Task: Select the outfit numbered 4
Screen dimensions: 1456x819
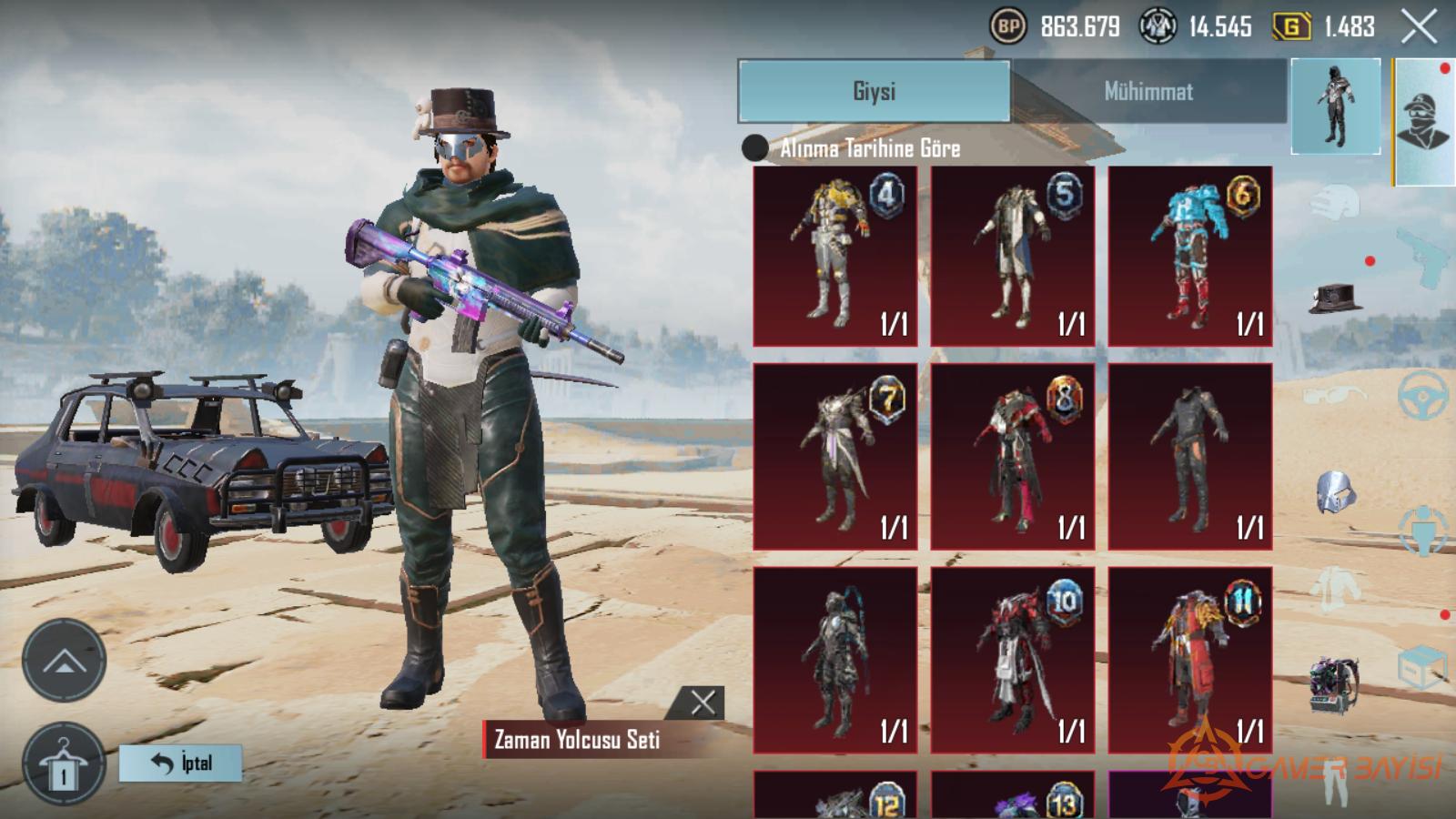Action: [x=835, y=256]
